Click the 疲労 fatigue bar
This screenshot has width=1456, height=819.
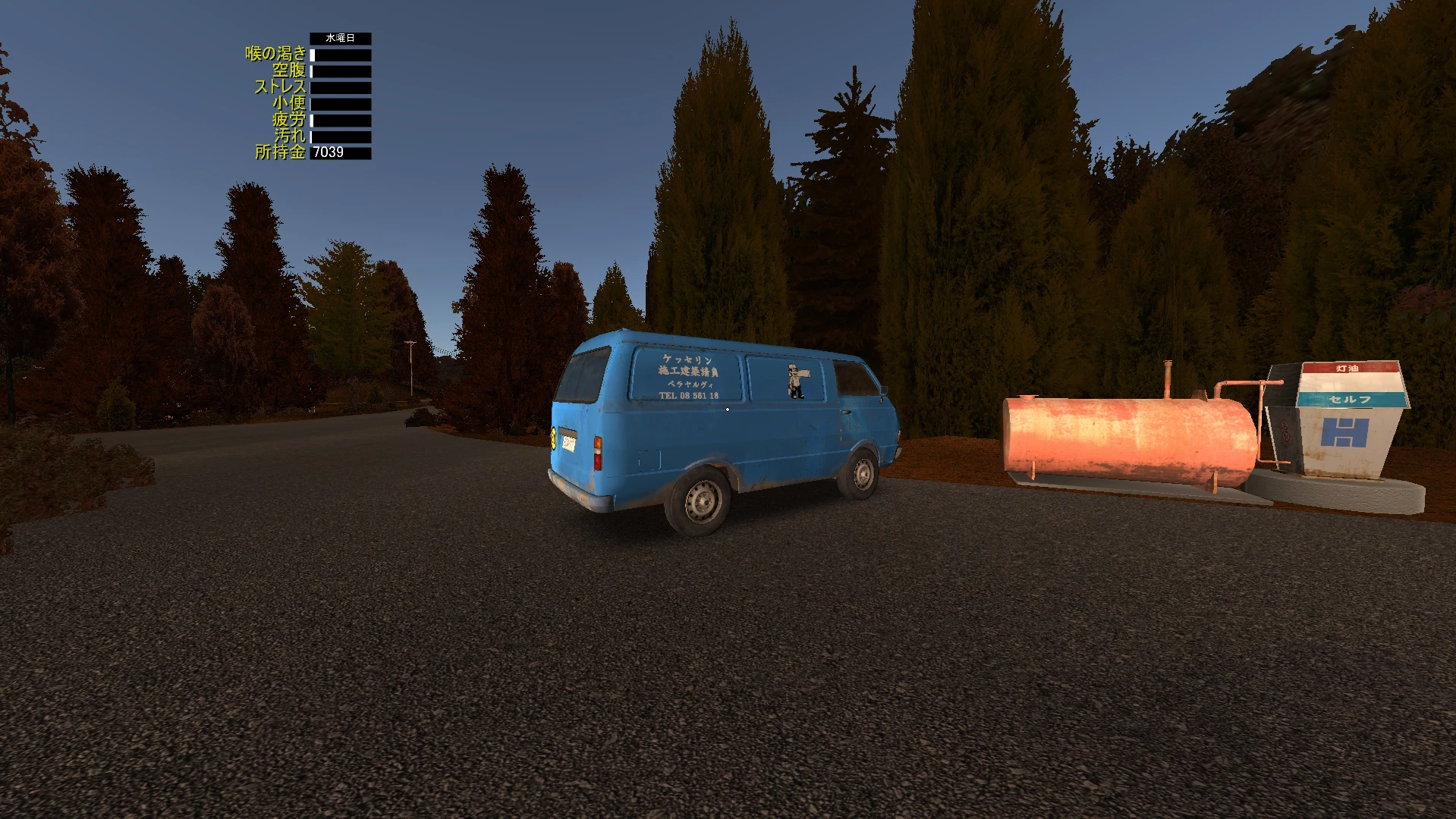(x=341, y=120)
